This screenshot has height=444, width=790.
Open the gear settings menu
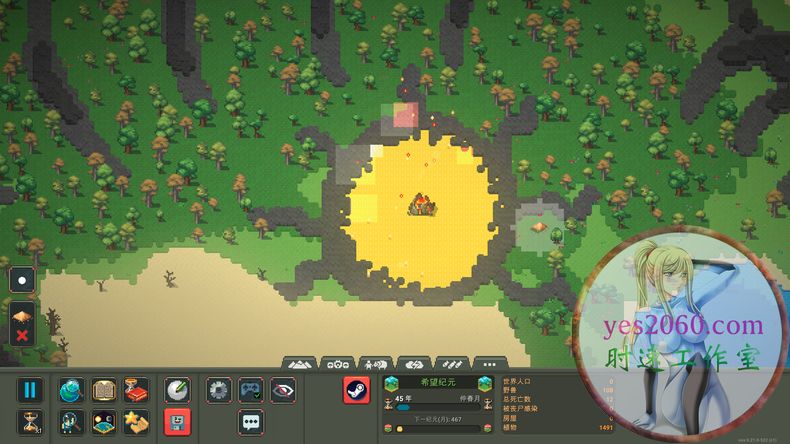219,390
